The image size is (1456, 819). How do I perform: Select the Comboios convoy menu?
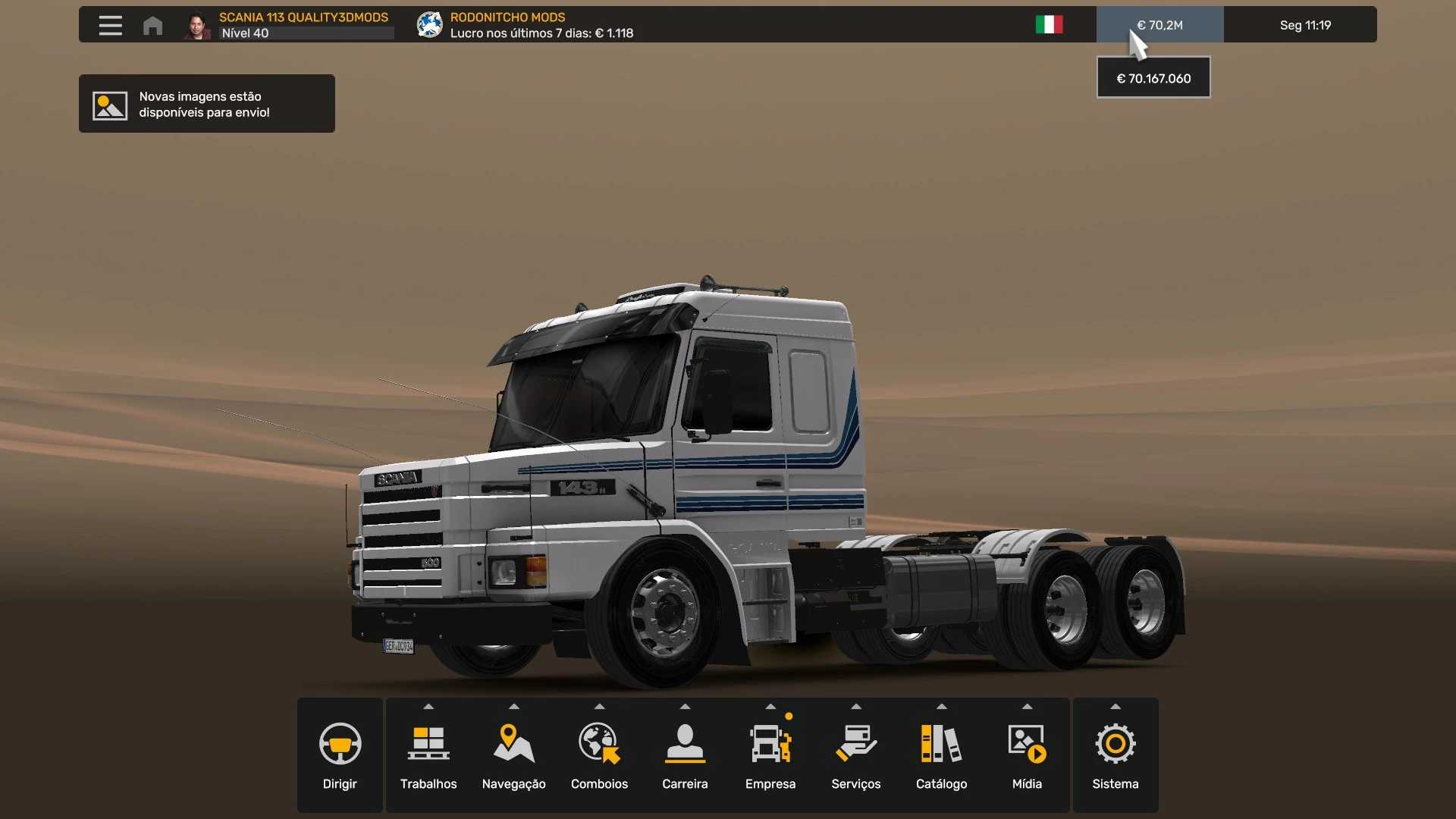click(599, 755)
